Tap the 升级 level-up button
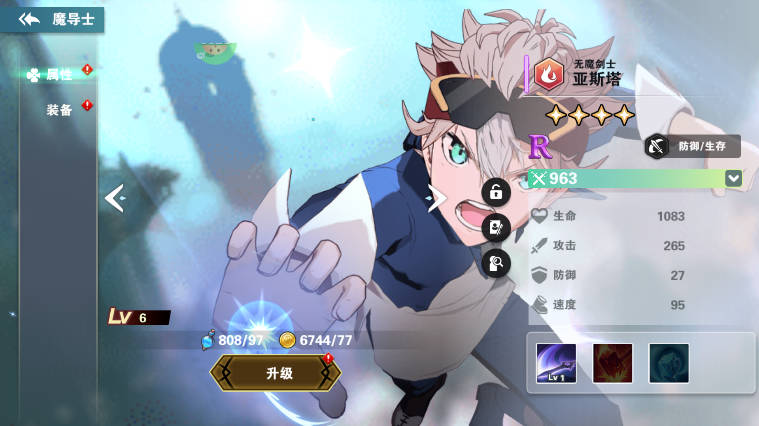This screenshot has height=426, width=759. click(x=277, y=373)
